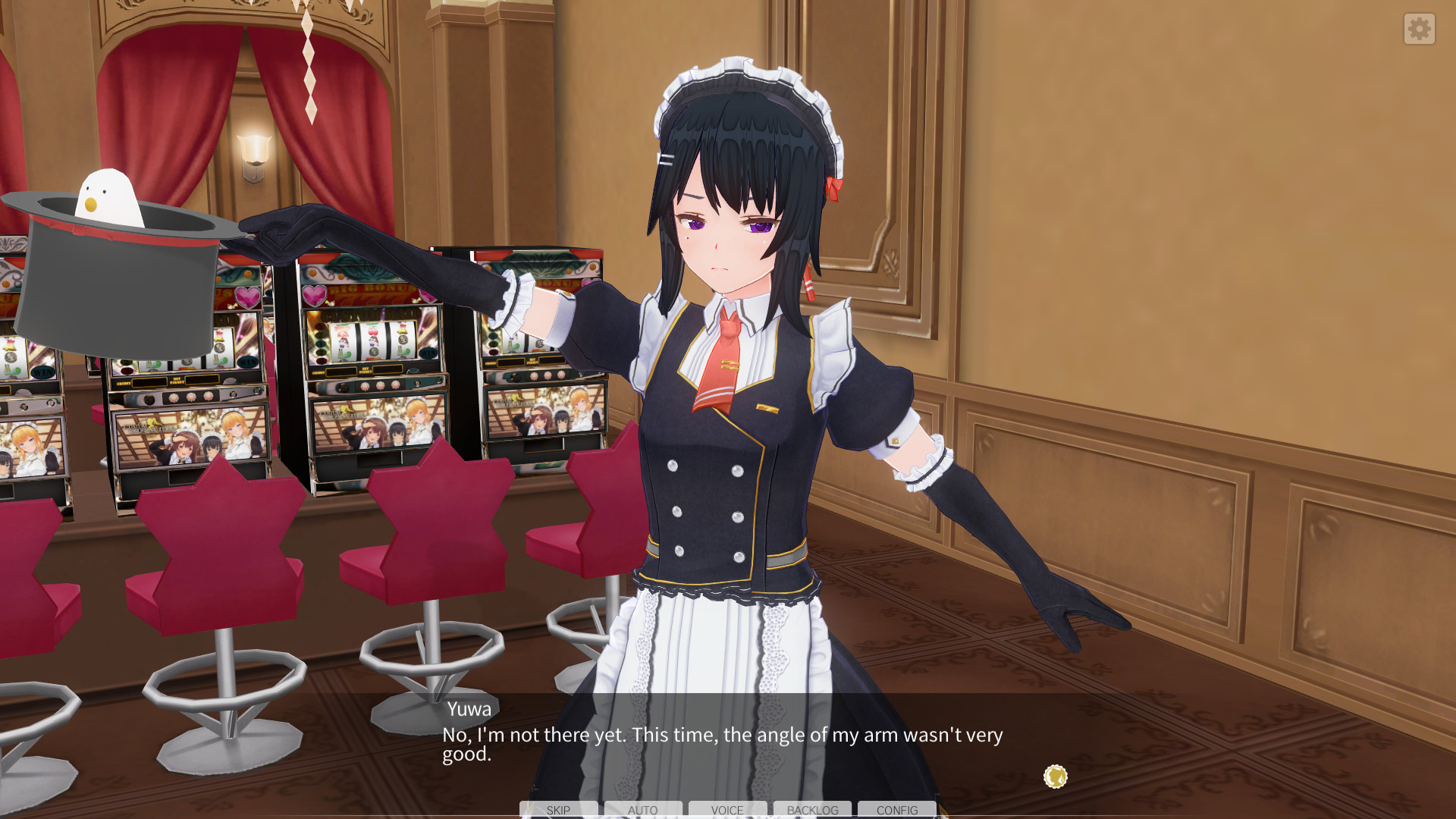
Task: Open the settings gear icon top right
Action: pyautogui.click(x=1419, y=29)
